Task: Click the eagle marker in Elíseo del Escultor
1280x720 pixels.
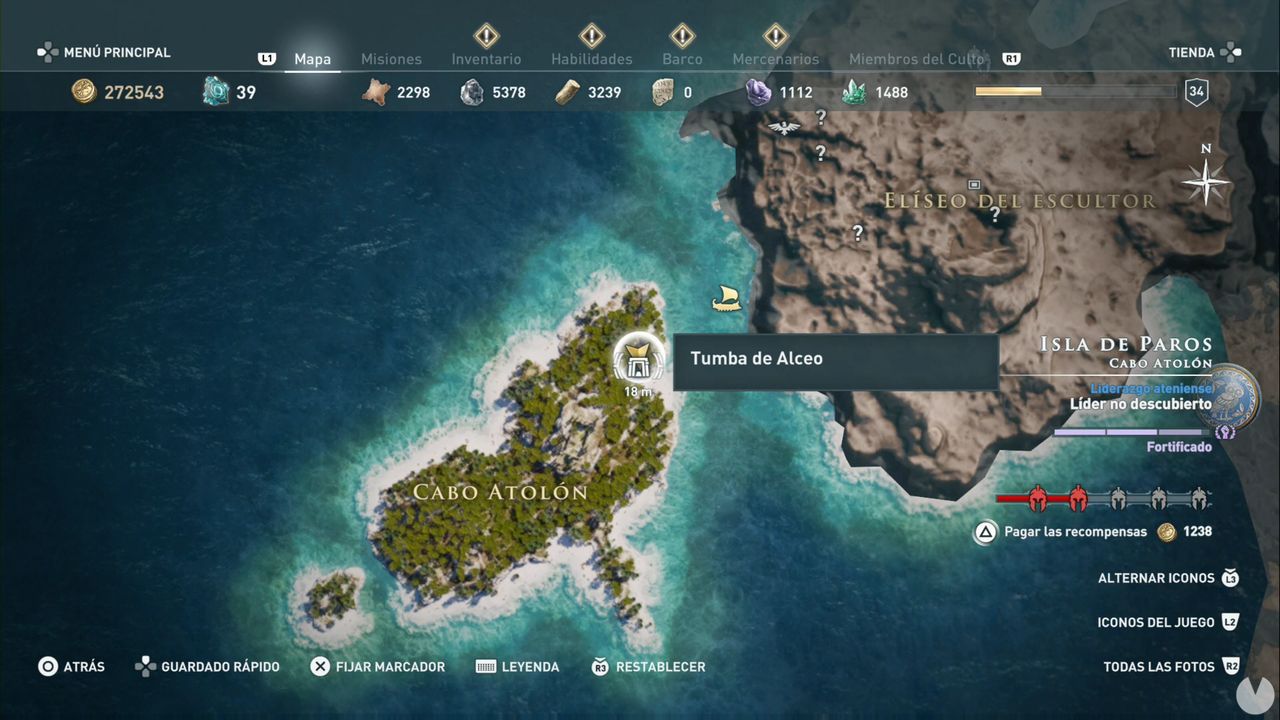Action: [782, 127]
